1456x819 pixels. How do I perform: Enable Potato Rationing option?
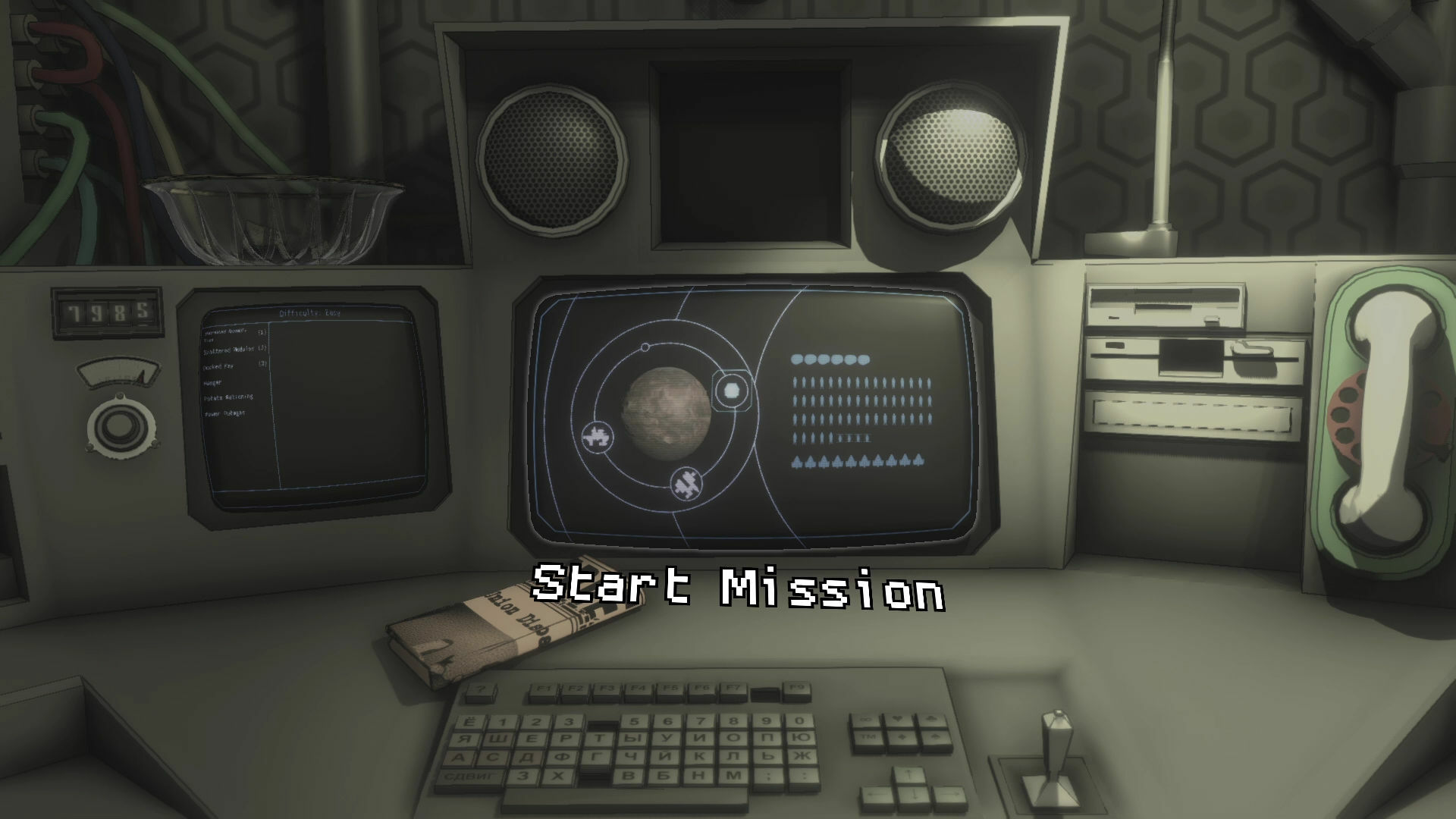pos(230,397)
